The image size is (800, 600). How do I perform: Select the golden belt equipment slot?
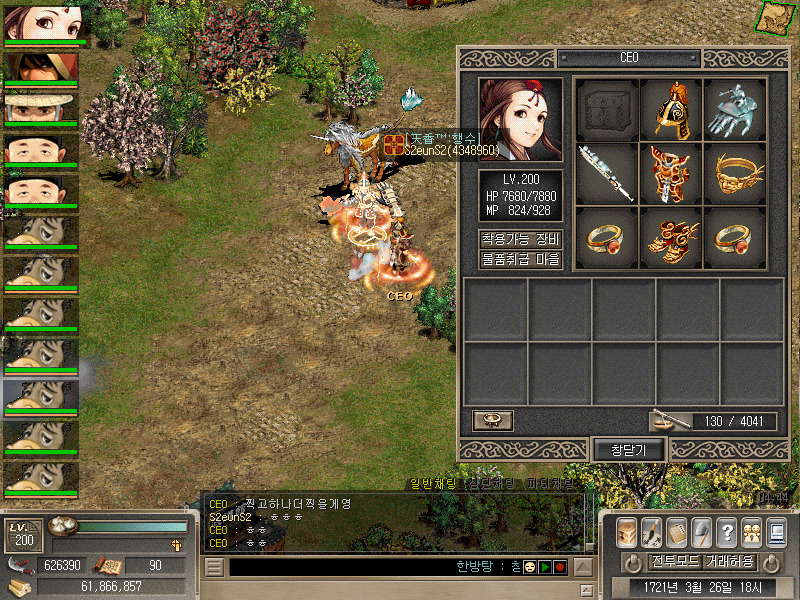point(735,173)
